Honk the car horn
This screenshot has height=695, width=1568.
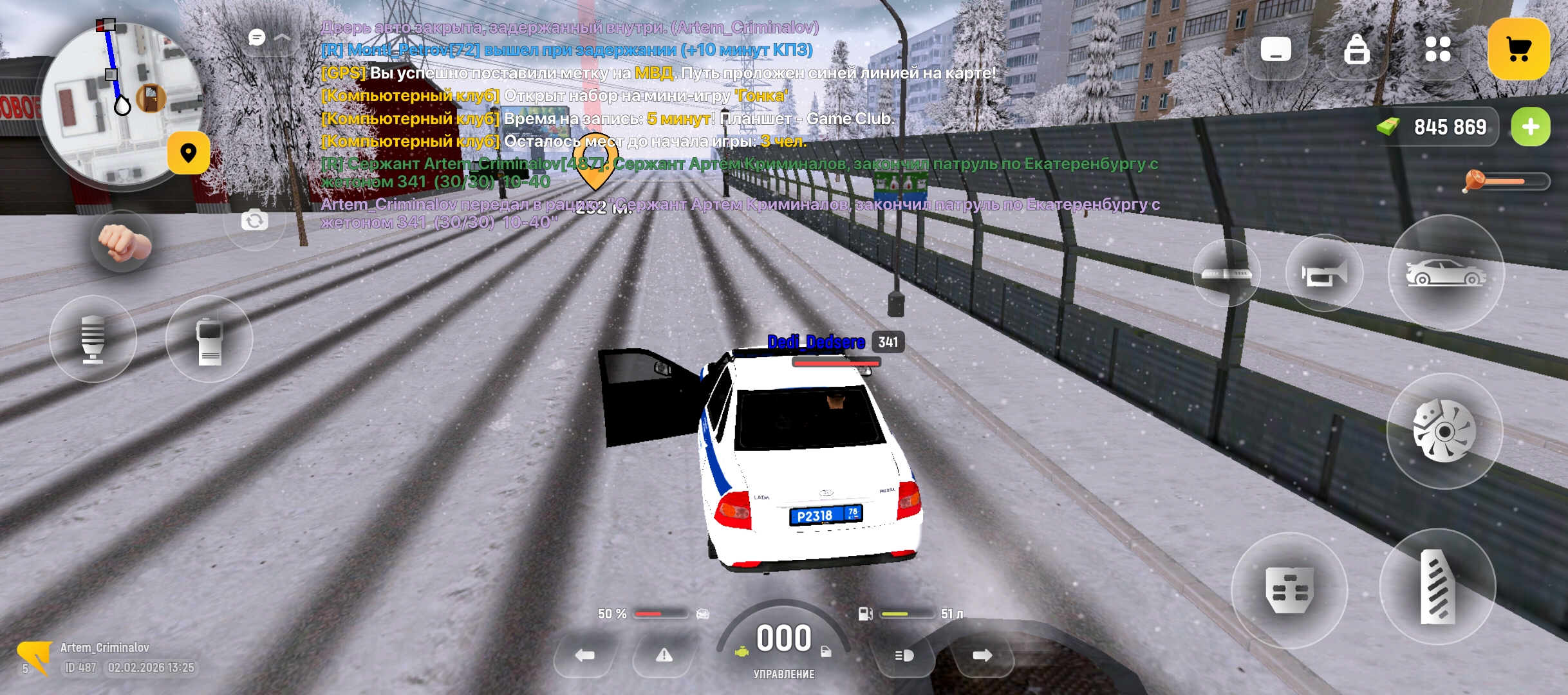tap(1324, 273)
